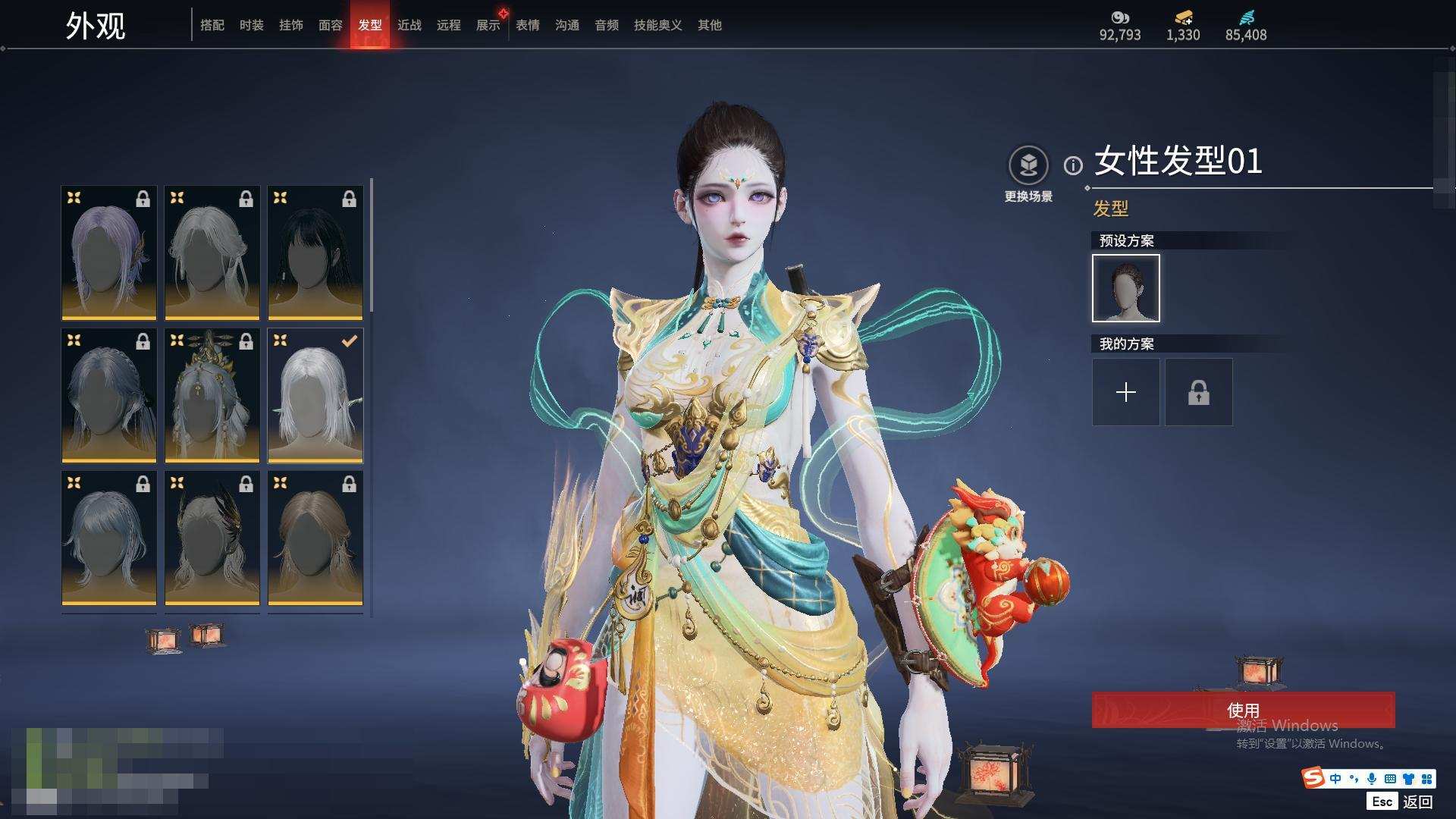
Task: Switch to the 近战 tab
Action: (x=409, y=25)
